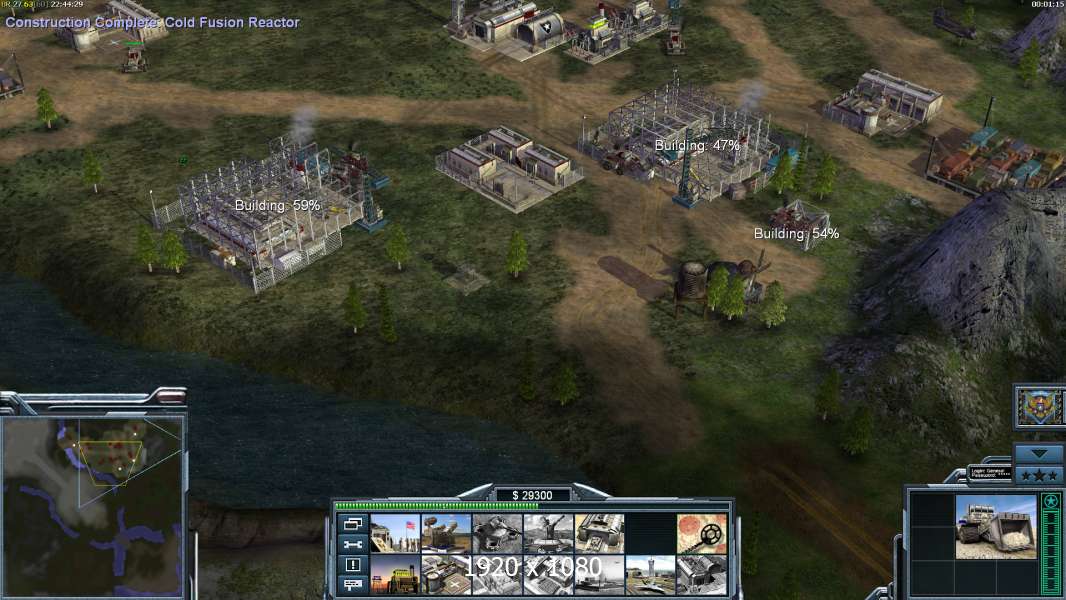Click the exclamation mark button
Image resolution: width=1066 pixels, height=600 pixels.
pos(352,564)
